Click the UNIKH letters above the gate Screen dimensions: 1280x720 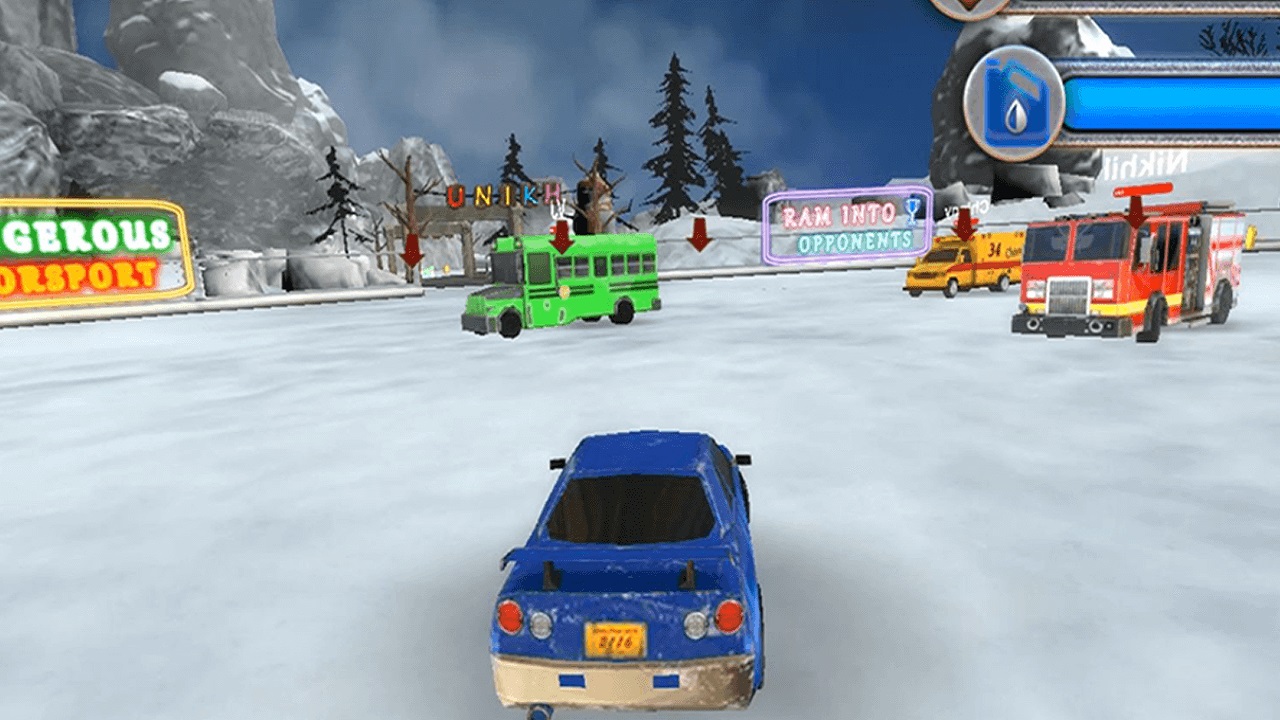click(500, 194)
